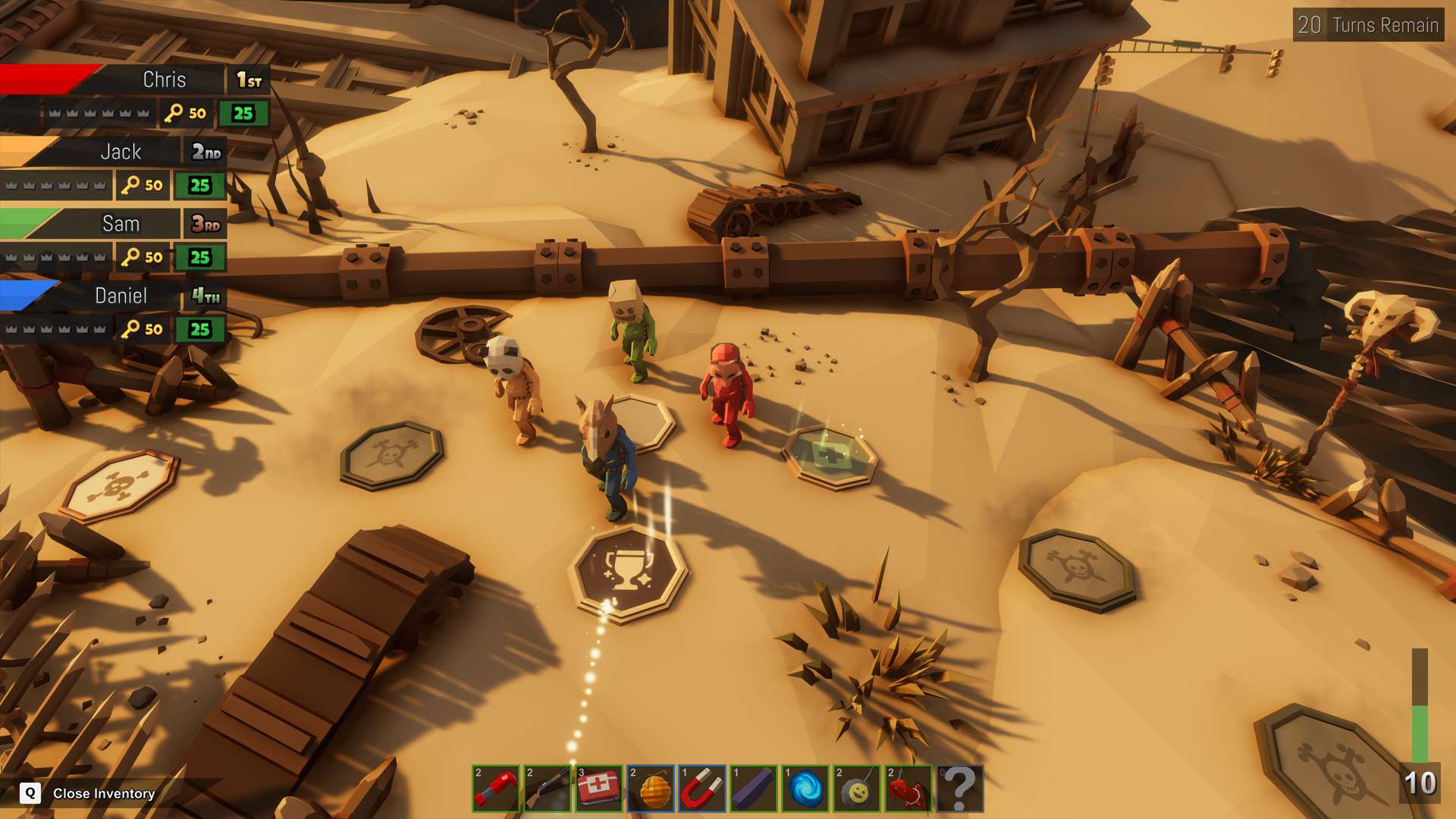Use the first aid kit item
Screen dimensions: 1456x819
[599, 789]
